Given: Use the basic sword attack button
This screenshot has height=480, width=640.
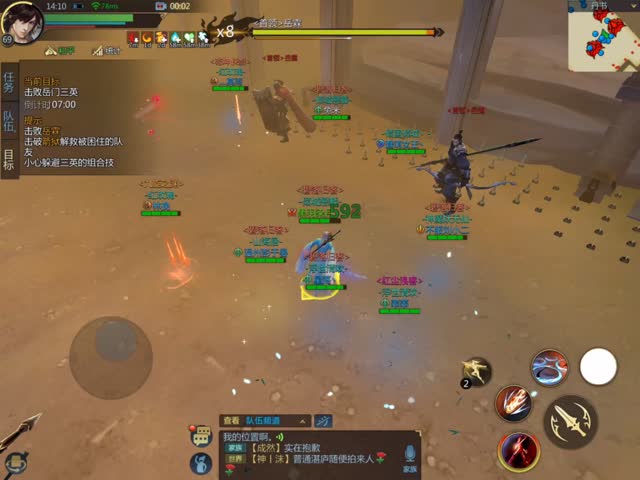Looking at the screenshot, I should click(x=569, y=421).
